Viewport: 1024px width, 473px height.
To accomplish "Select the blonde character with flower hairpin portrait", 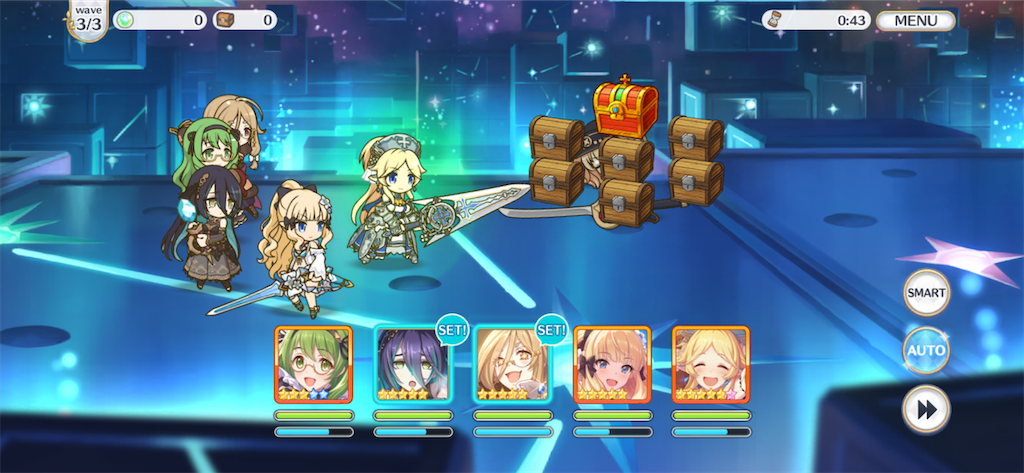I will (x=511, y=365).
